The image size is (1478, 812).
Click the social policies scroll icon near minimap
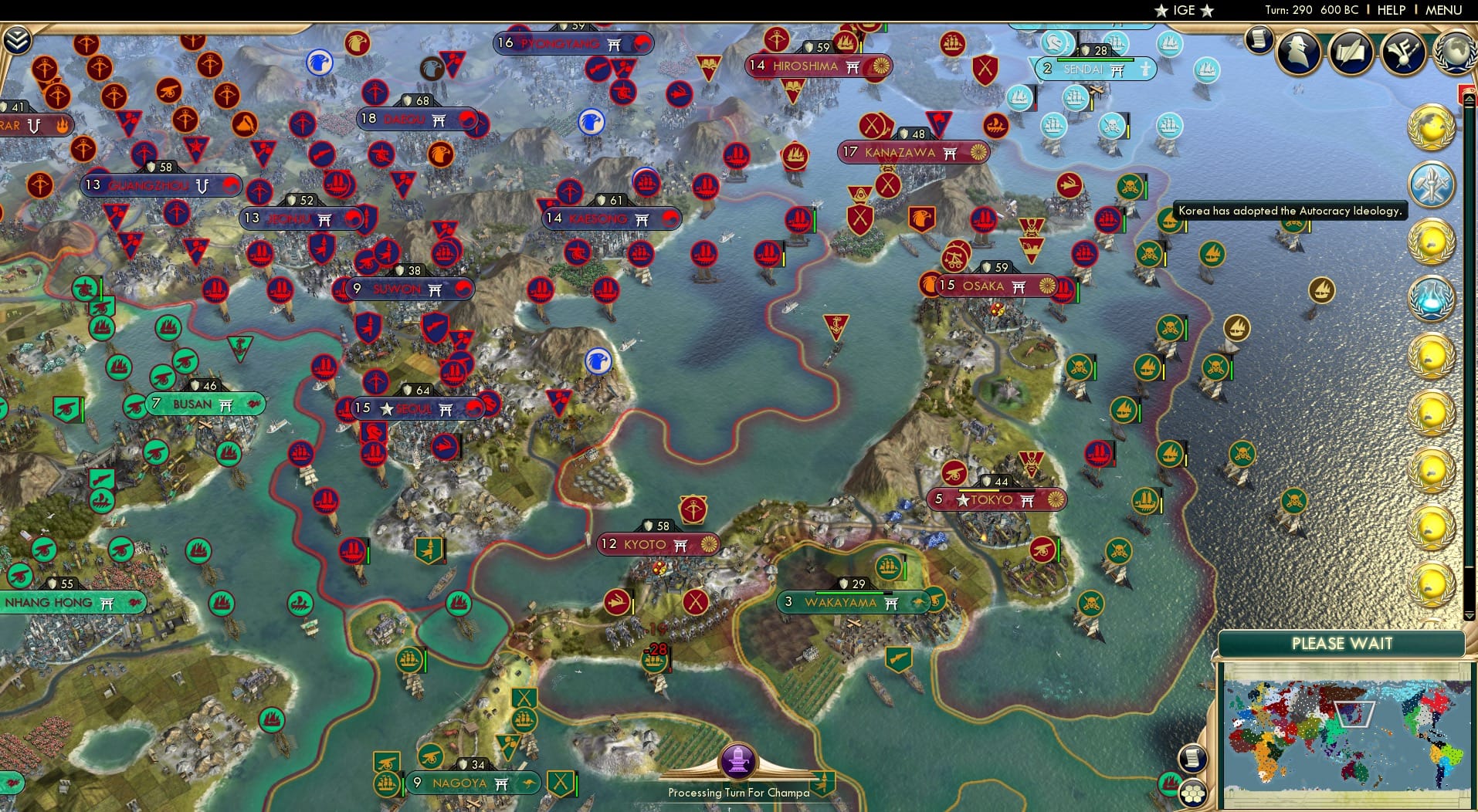pyautogui.click(x=1192, y=756)
